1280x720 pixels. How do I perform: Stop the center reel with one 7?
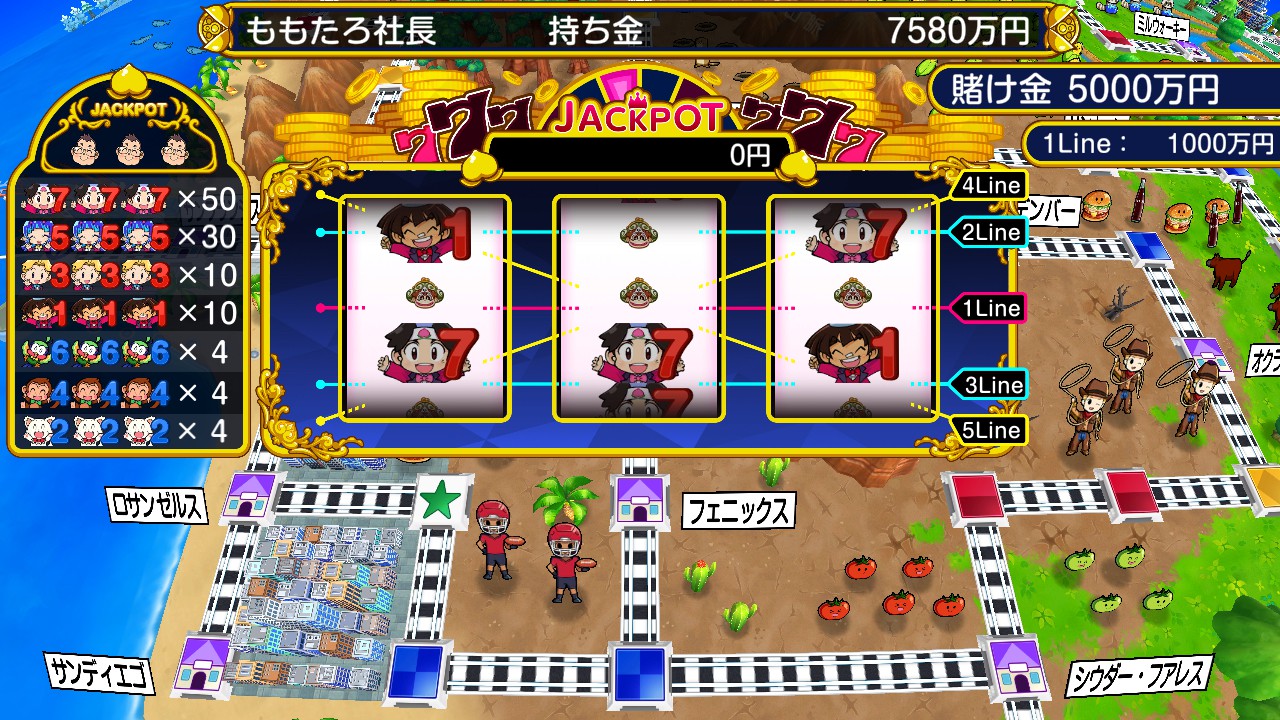(x=639, y=308)
